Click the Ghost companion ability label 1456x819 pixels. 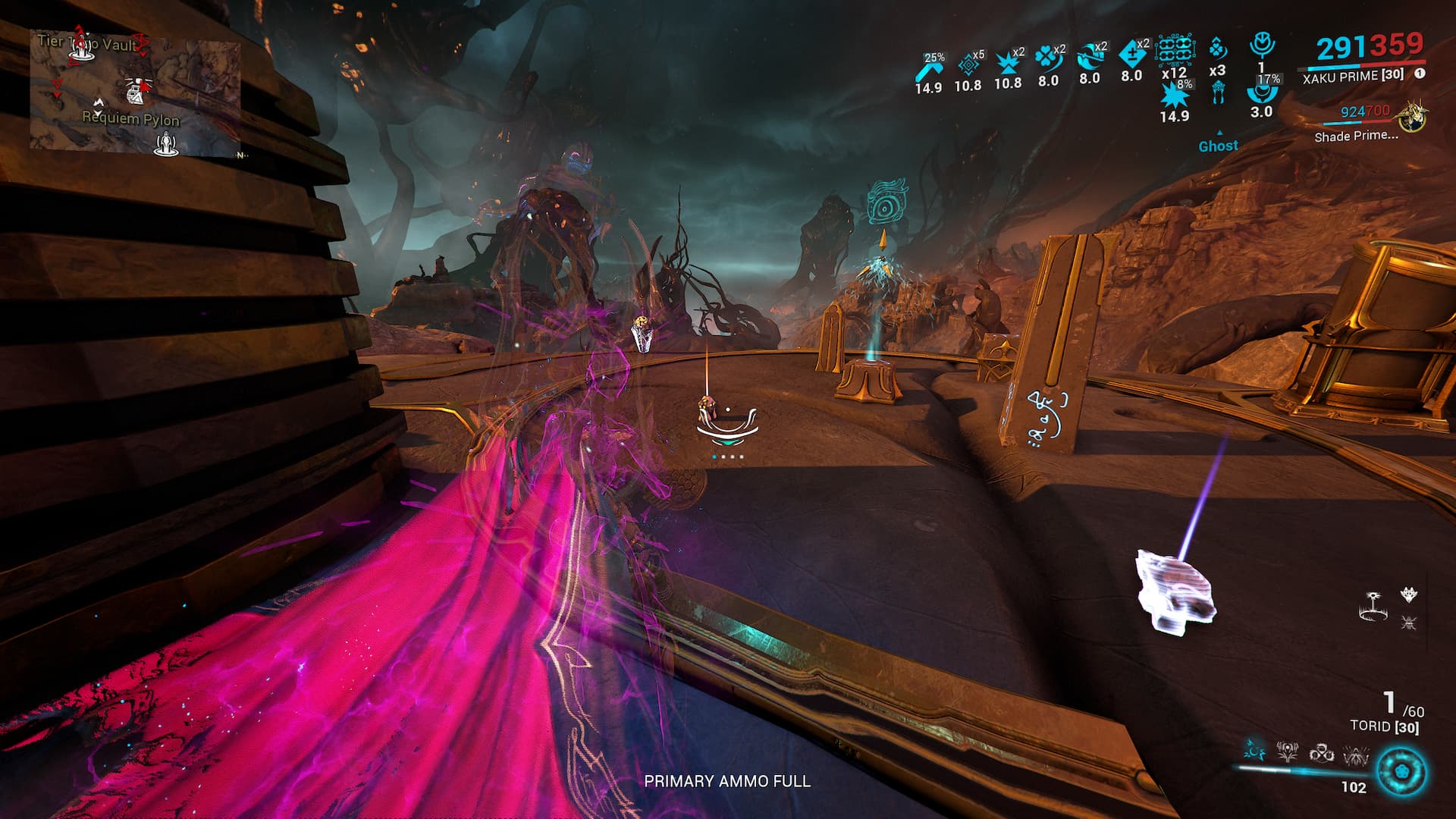1218,146
